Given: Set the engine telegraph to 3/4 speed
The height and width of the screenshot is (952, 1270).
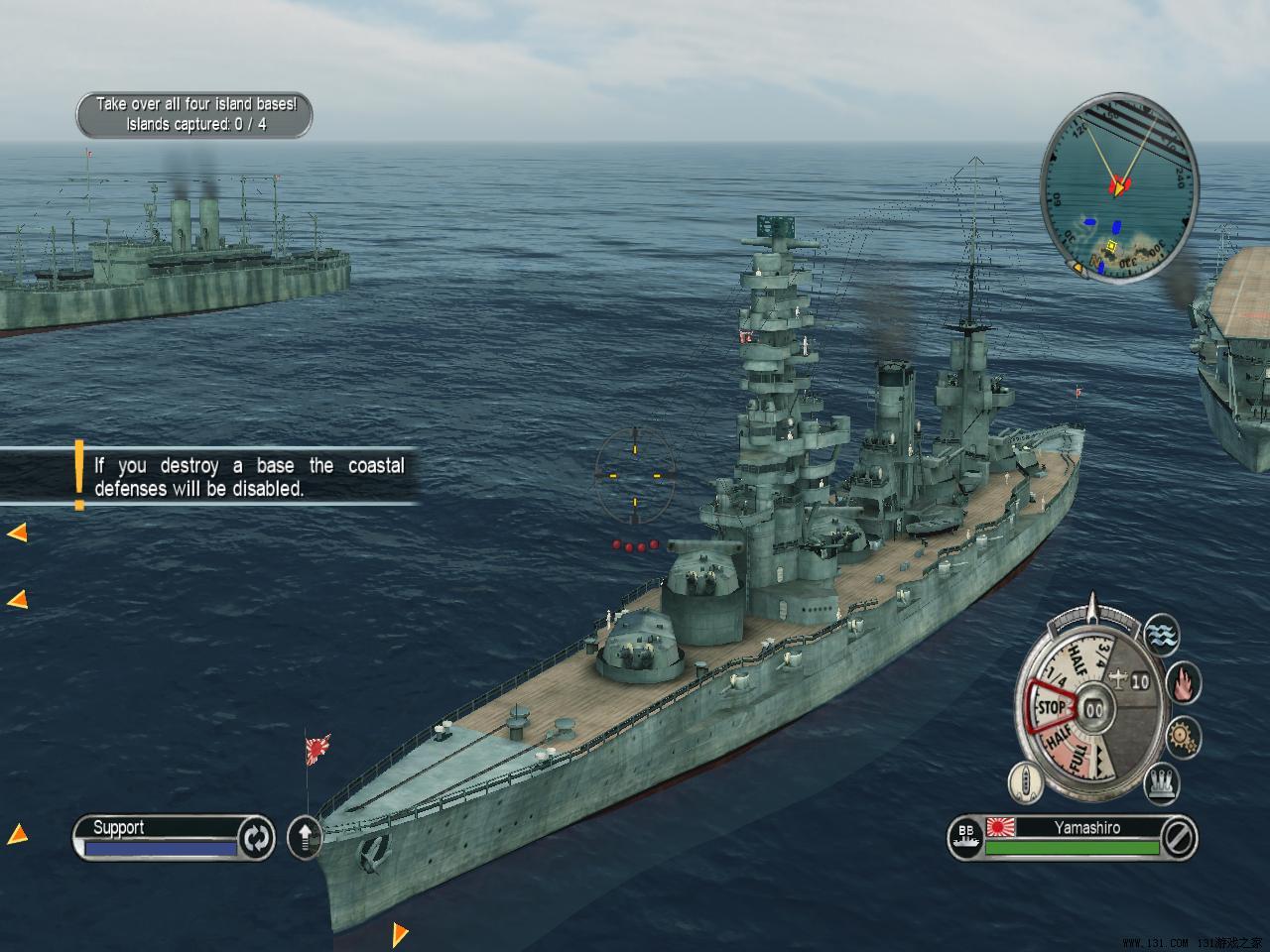Looking at the screenshot, I should coord(1101,654).
